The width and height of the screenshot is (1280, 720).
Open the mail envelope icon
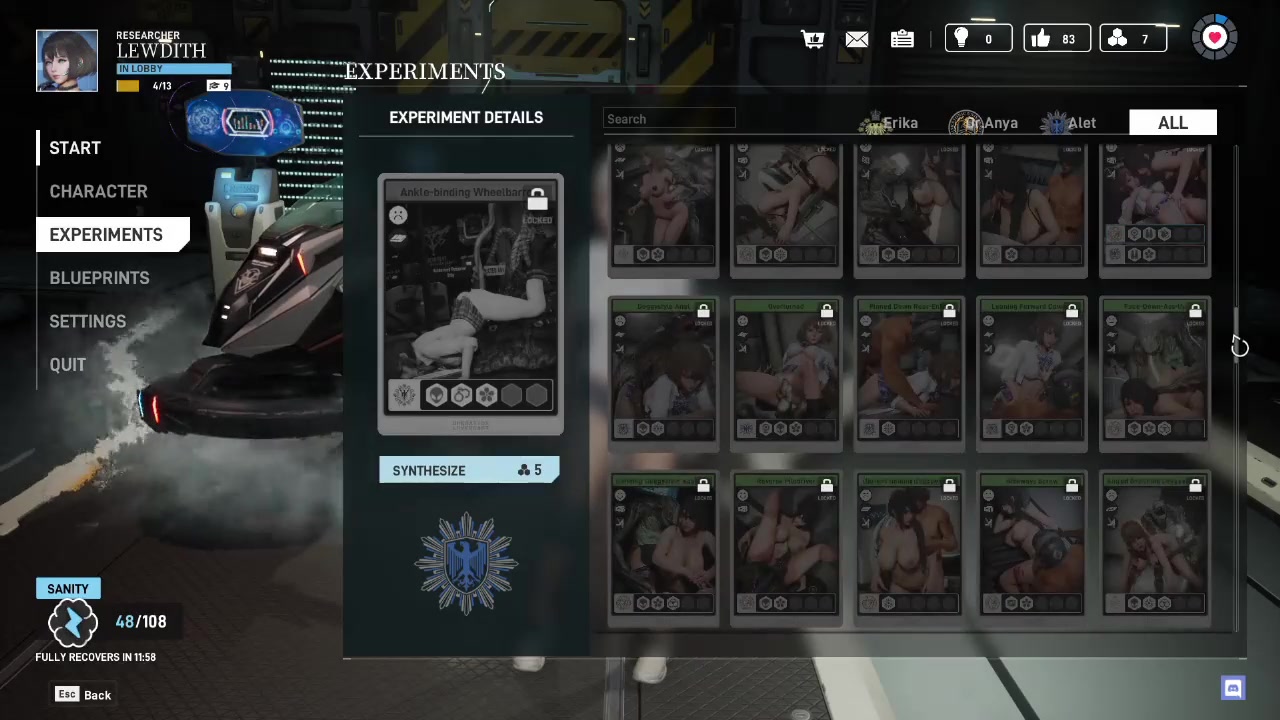857,39
